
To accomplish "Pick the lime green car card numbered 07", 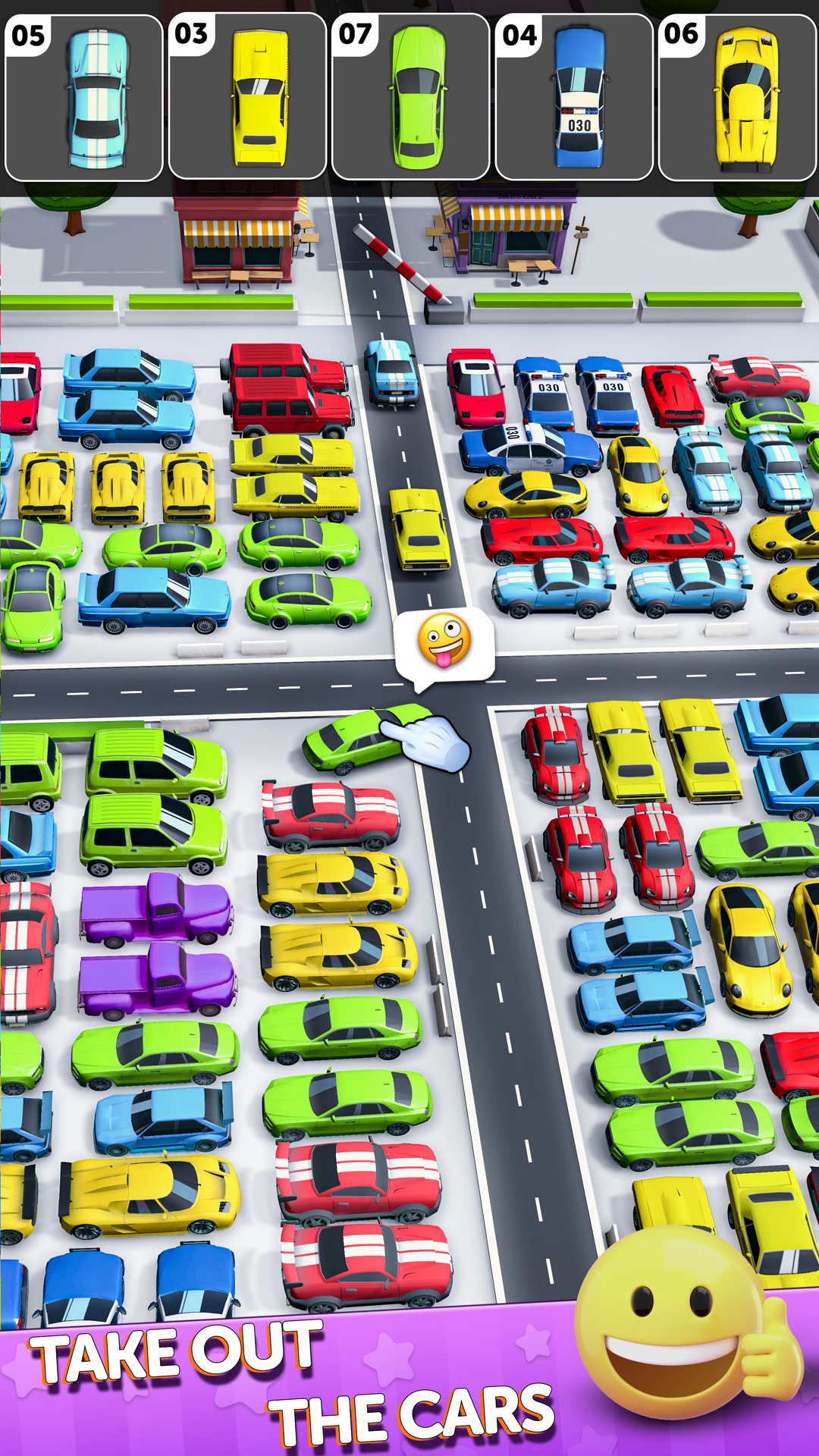I will [x=410, y=98].
